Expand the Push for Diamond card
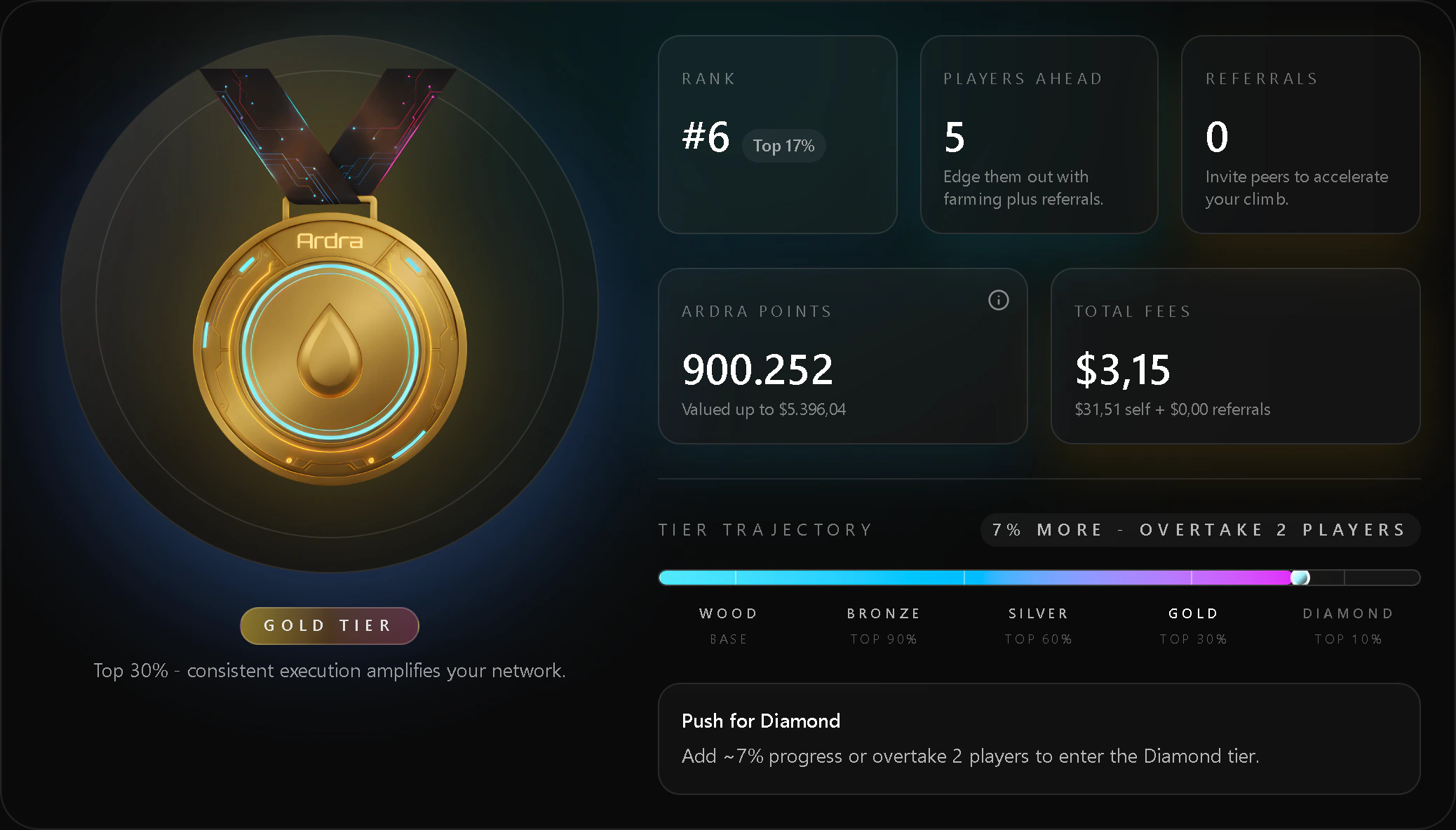Screen dimensions: 1456x830 (1040, 738)
